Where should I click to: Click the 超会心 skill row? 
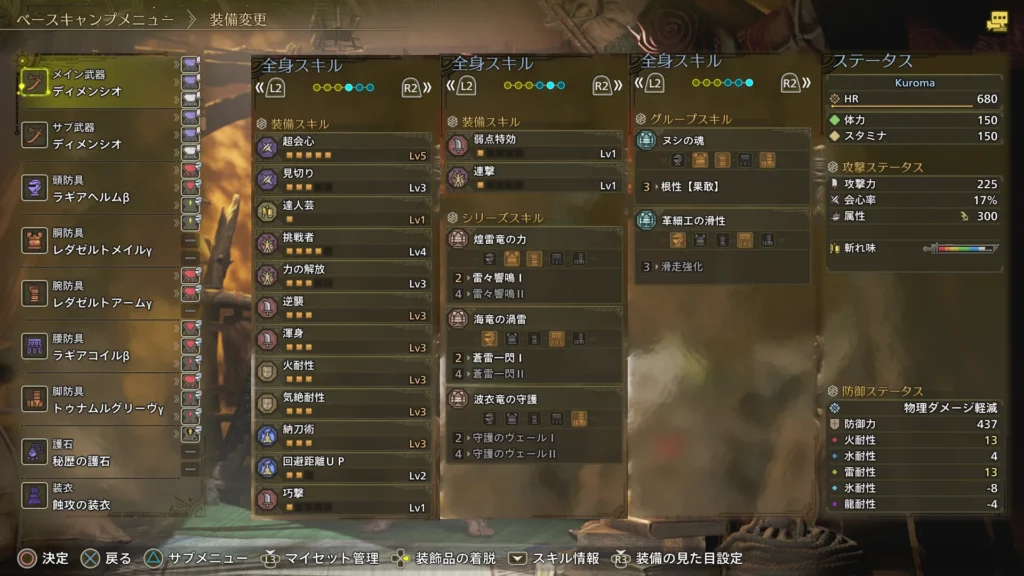(344, 147)
